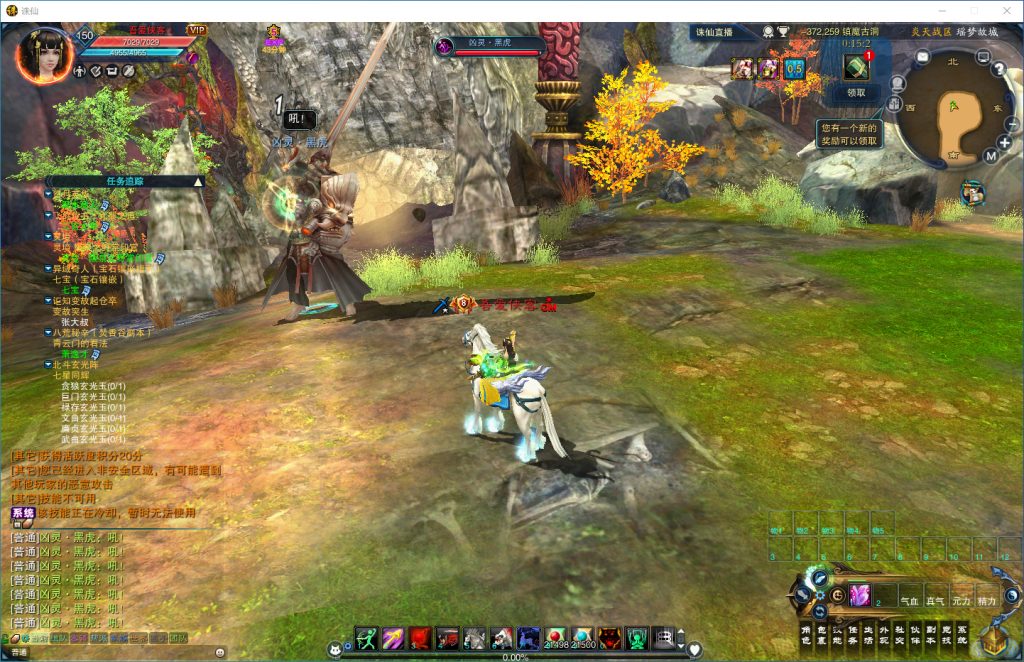Click the 精力 button on the panel
Screen dimensions: 1024x662
(986, 601)
